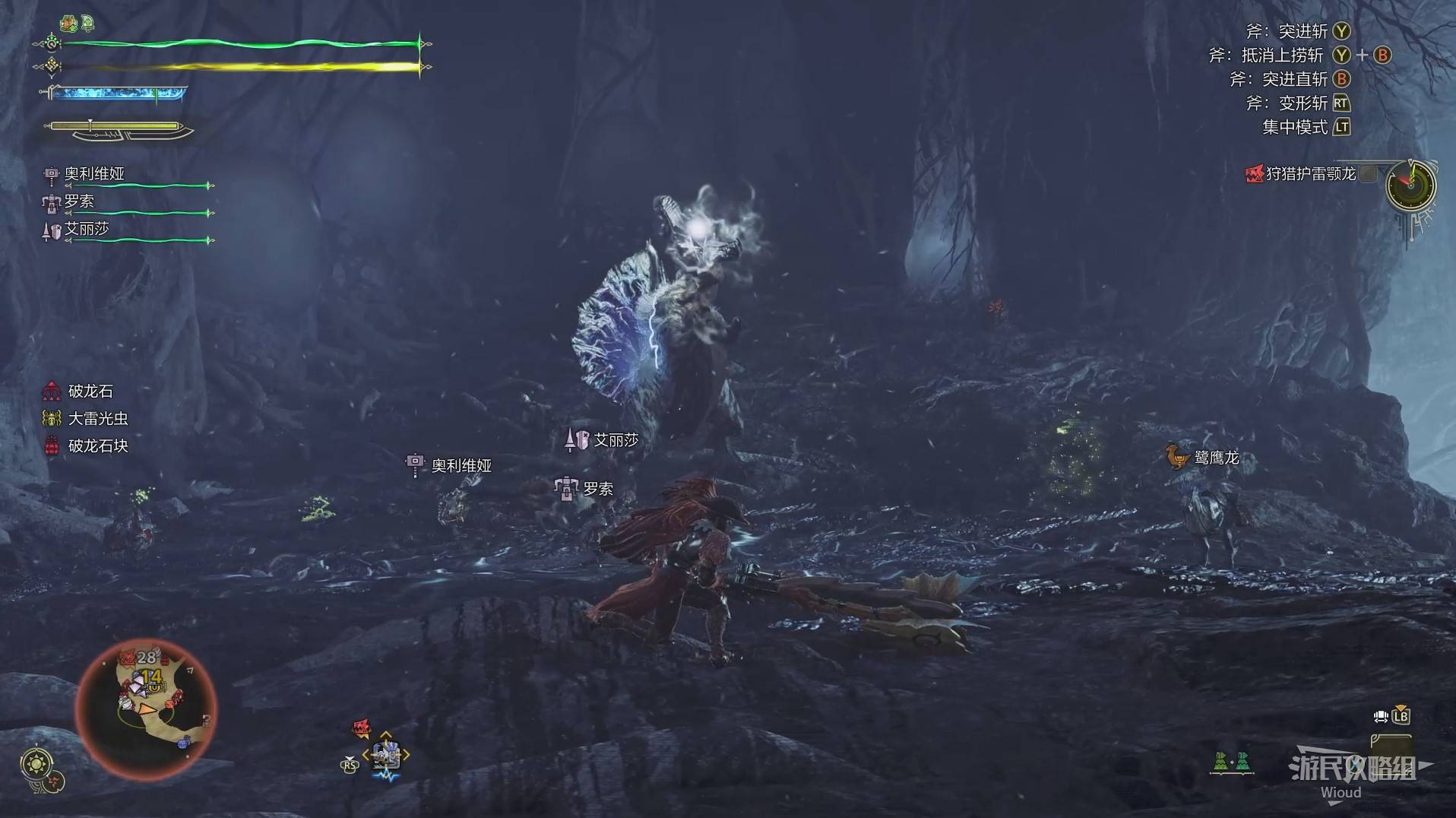Click the 鹭鹰龙 mount nameplate
This screenshot has height=818, width=1456.
click(x=1216, y=457)
